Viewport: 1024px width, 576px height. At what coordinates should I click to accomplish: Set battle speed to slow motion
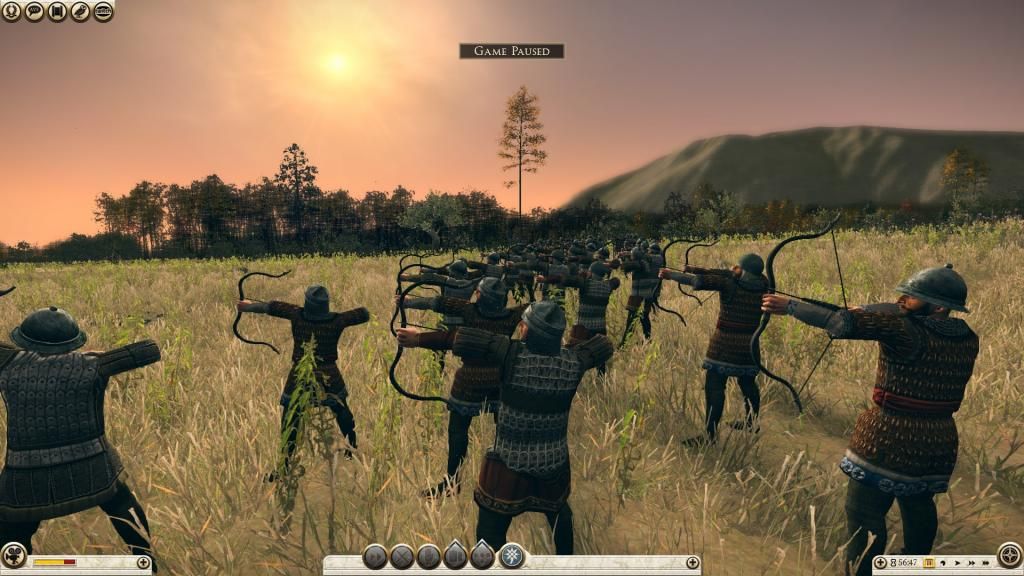coord(943,563)
